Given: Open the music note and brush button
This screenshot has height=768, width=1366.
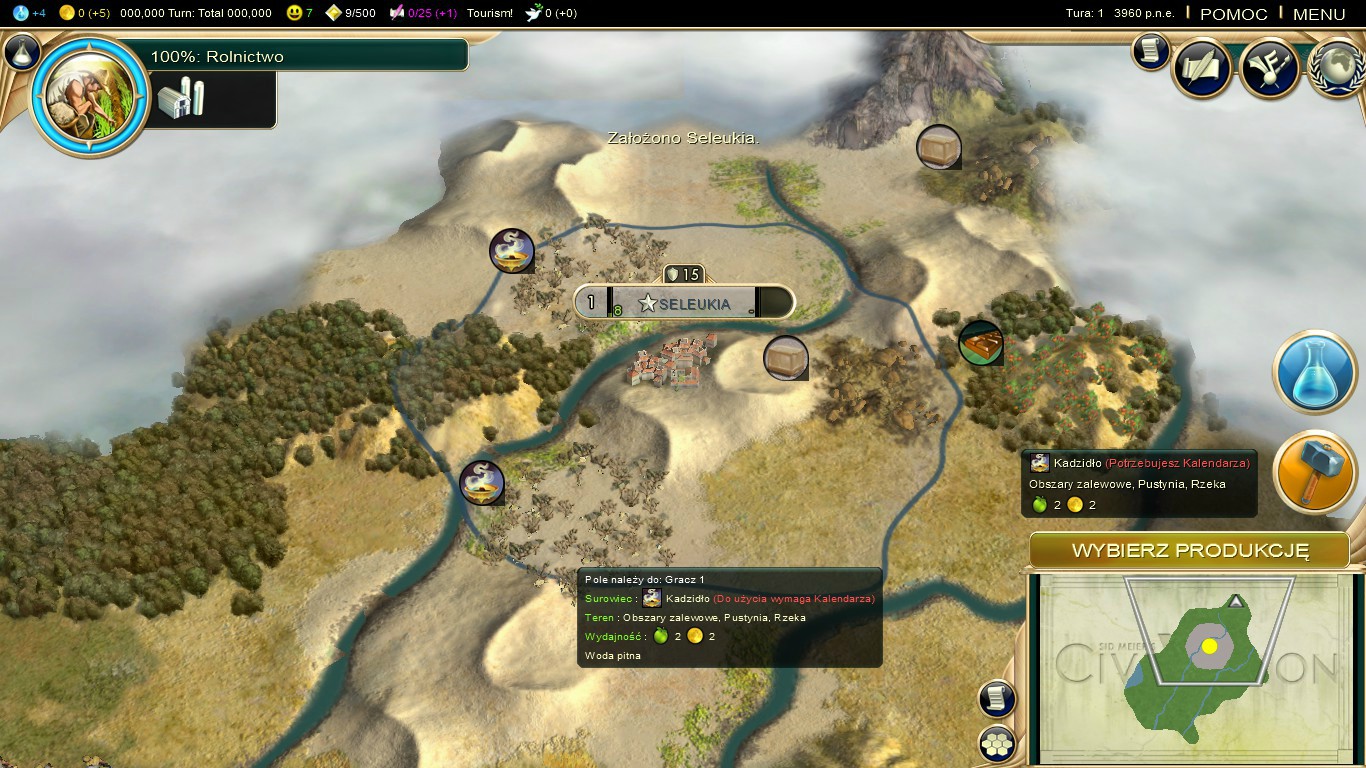Looking at the screenshot, I should tap(1269, 67).
